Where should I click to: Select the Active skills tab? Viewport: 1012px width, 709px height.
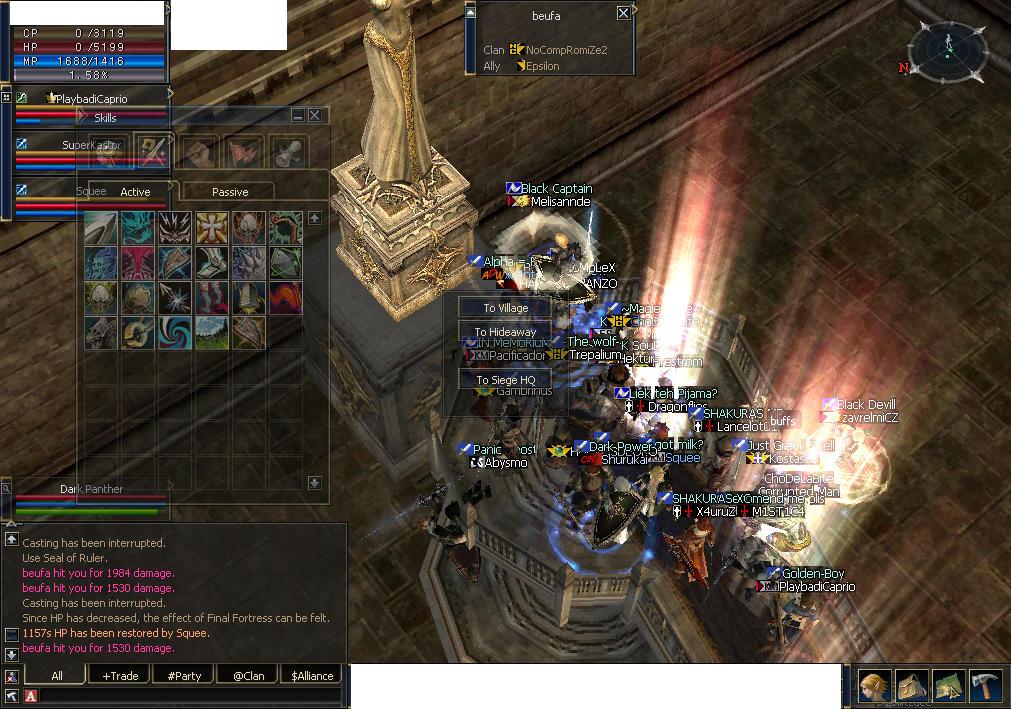[x=135, y=192]
